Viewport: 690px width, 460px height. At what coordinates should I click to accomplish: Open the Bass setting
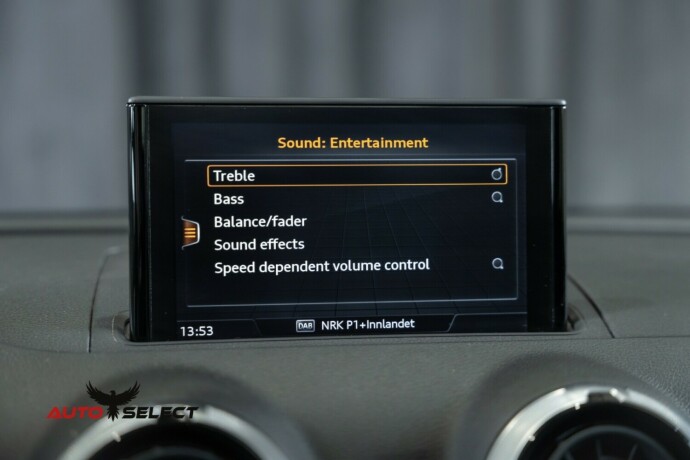pyautogui.click(x=229, y=199)
